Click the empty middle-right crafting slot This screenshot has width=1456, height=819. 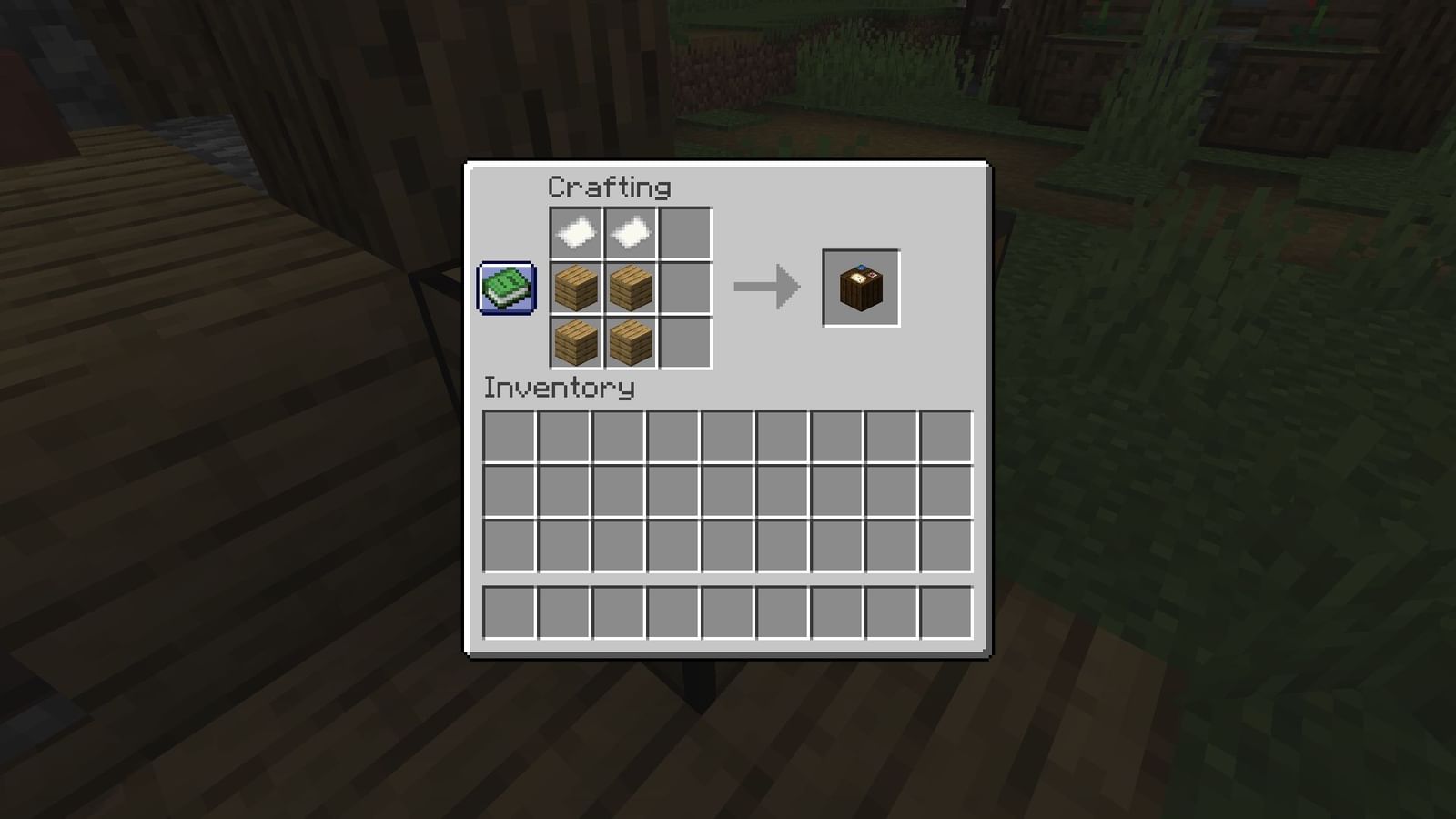(684, 288)
